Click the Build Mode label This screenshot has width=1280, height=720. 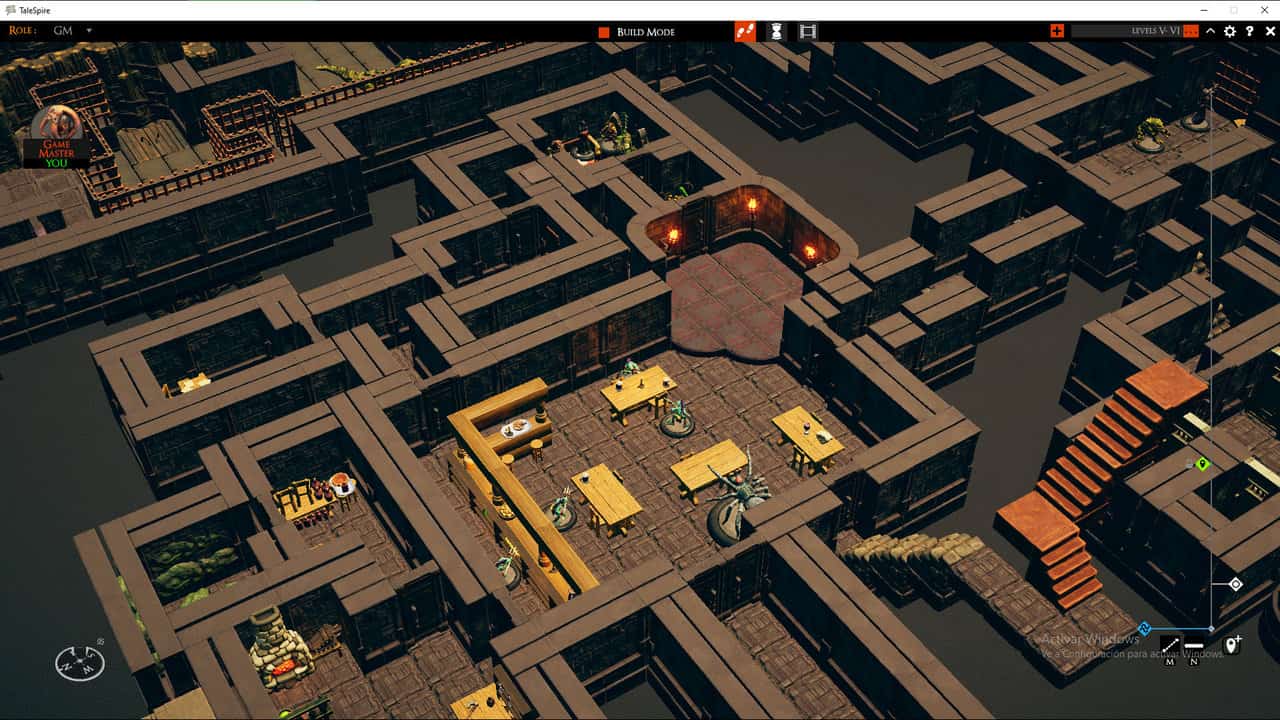(645, 31)
